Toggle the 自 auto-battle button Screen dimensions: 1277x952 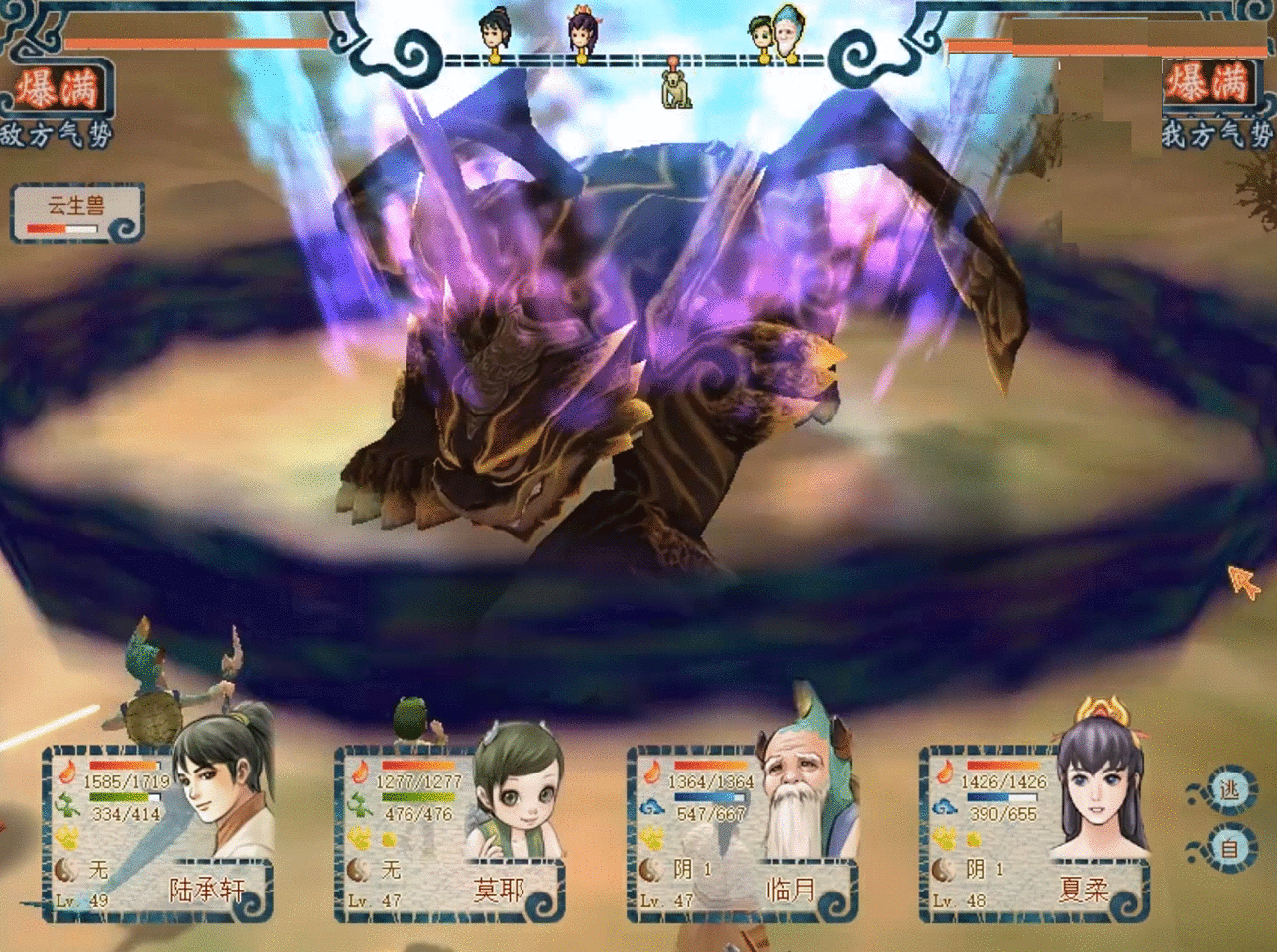tap(1229, 849)
